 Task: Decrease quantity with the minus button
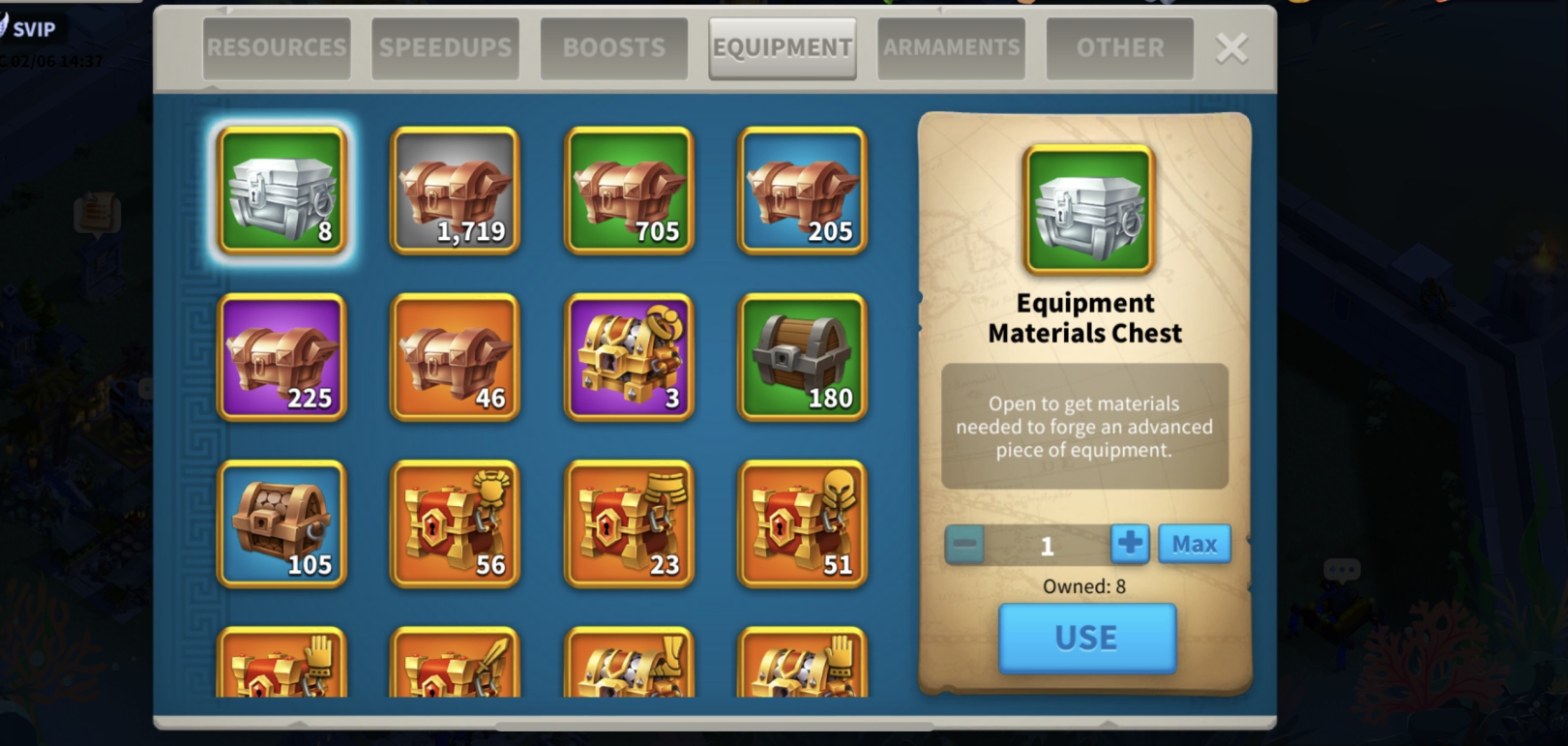pos(964,544)
